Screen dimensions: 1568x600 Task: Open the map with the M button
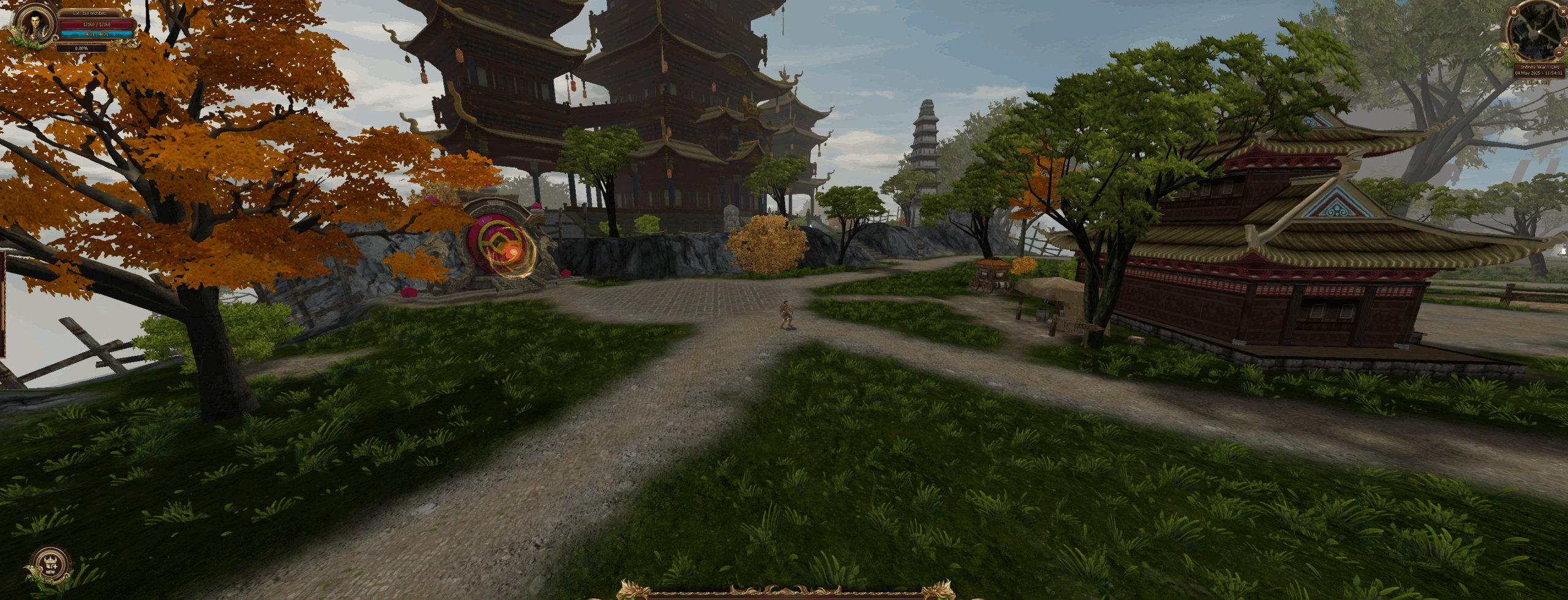click(x=1514, y=12)
